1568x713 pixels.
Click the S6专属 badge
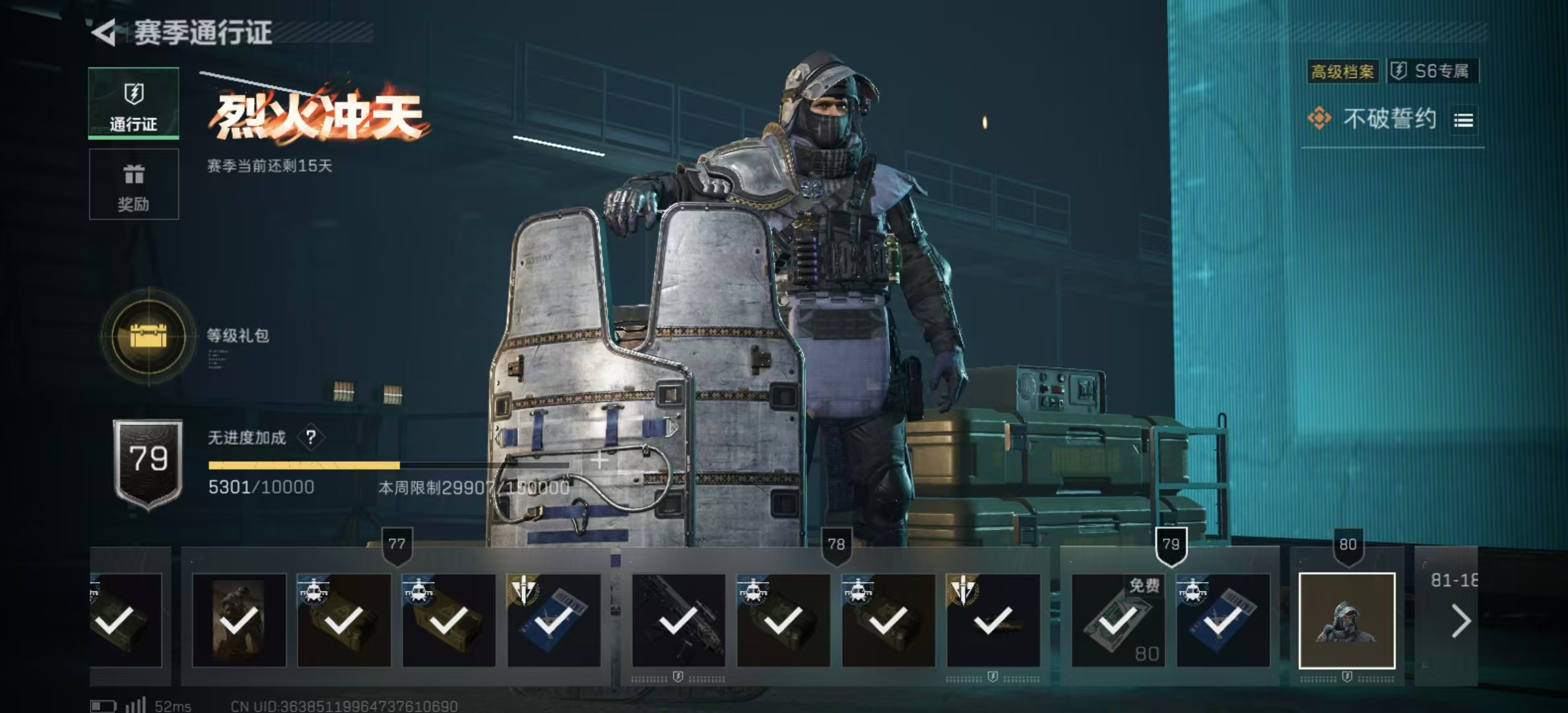pyautogui.click(x=1433, y=71)
